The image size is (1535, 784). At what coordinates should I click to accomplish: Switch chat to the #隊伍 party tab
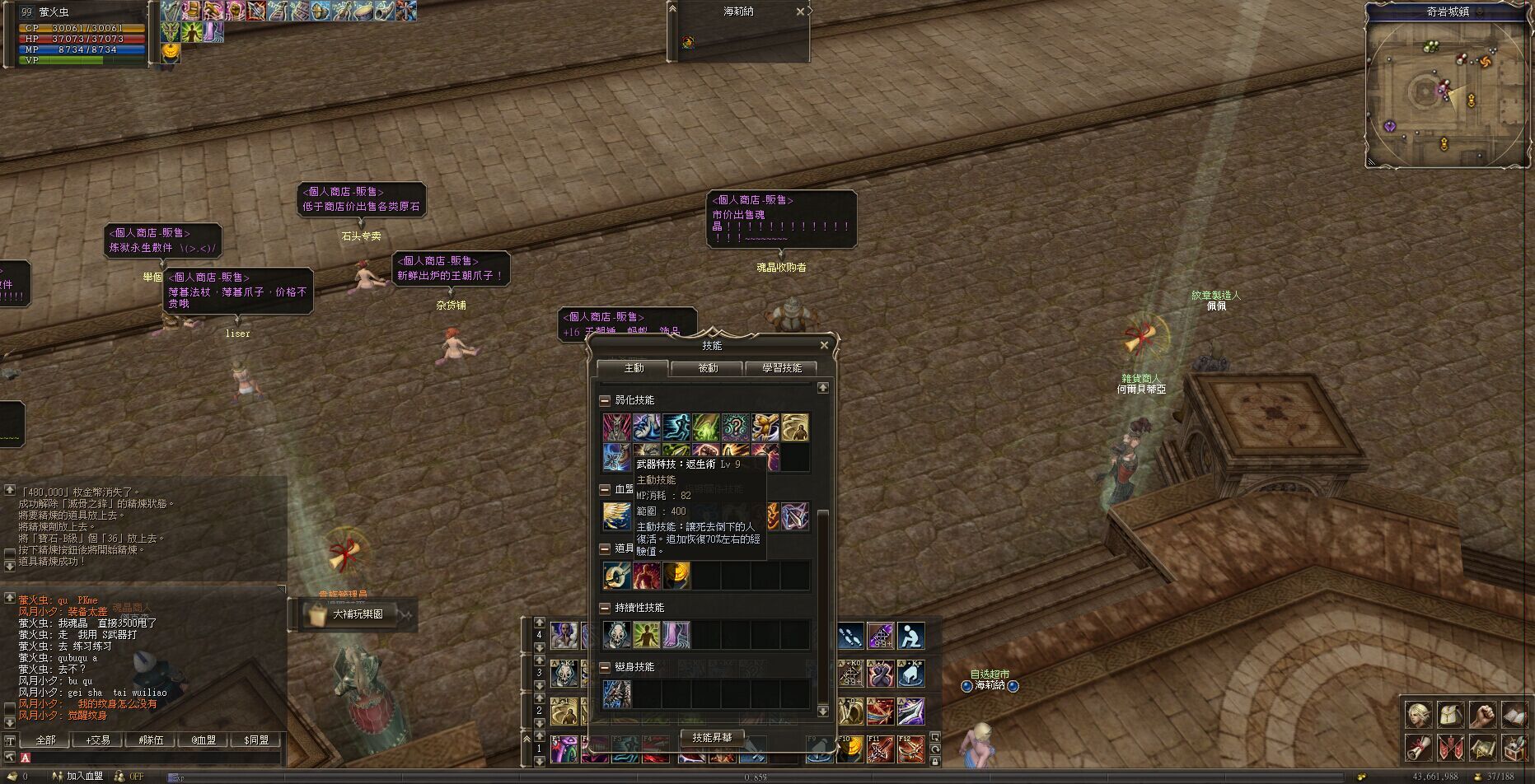coord(151,740)
